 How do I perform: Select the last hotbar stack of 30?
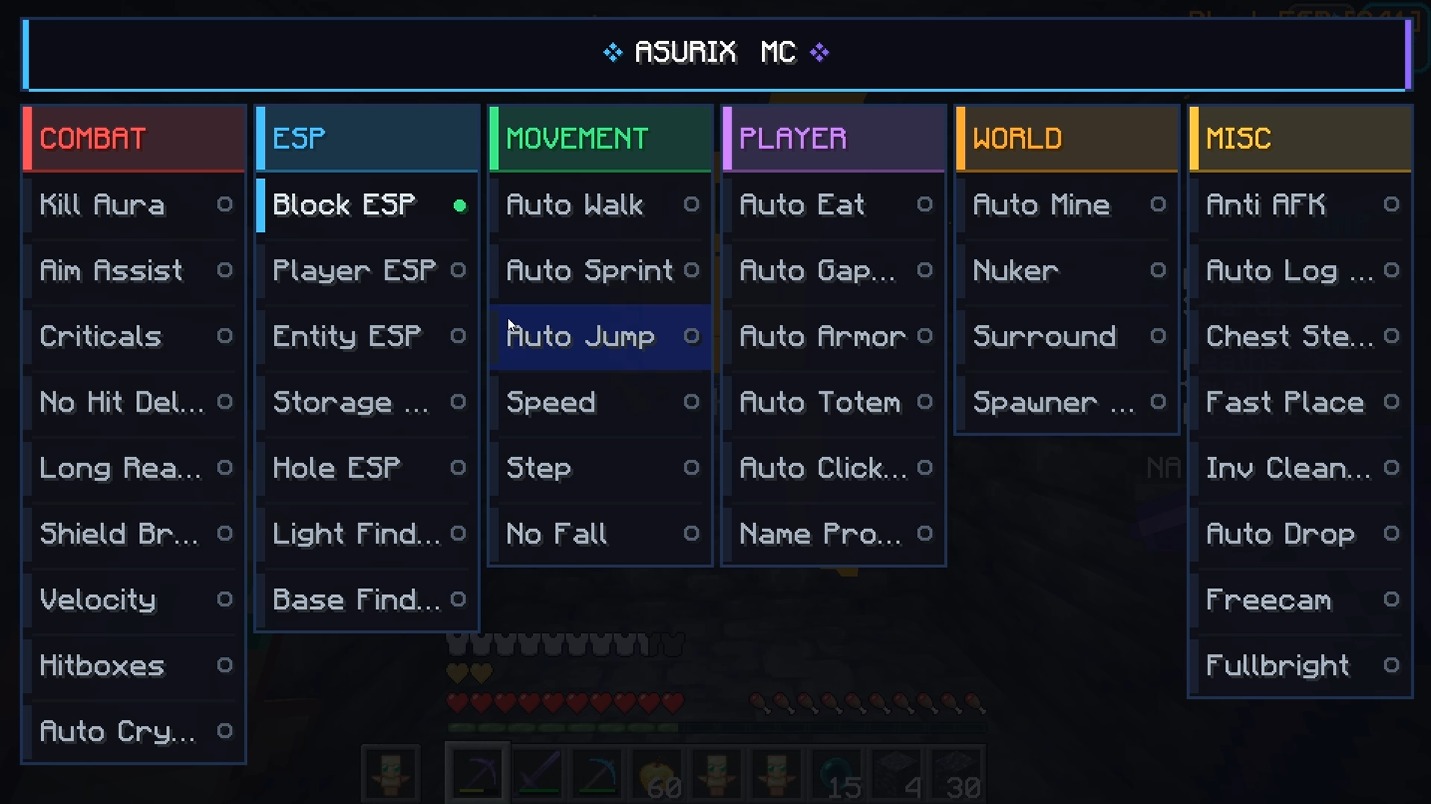[x=955, y=772]
